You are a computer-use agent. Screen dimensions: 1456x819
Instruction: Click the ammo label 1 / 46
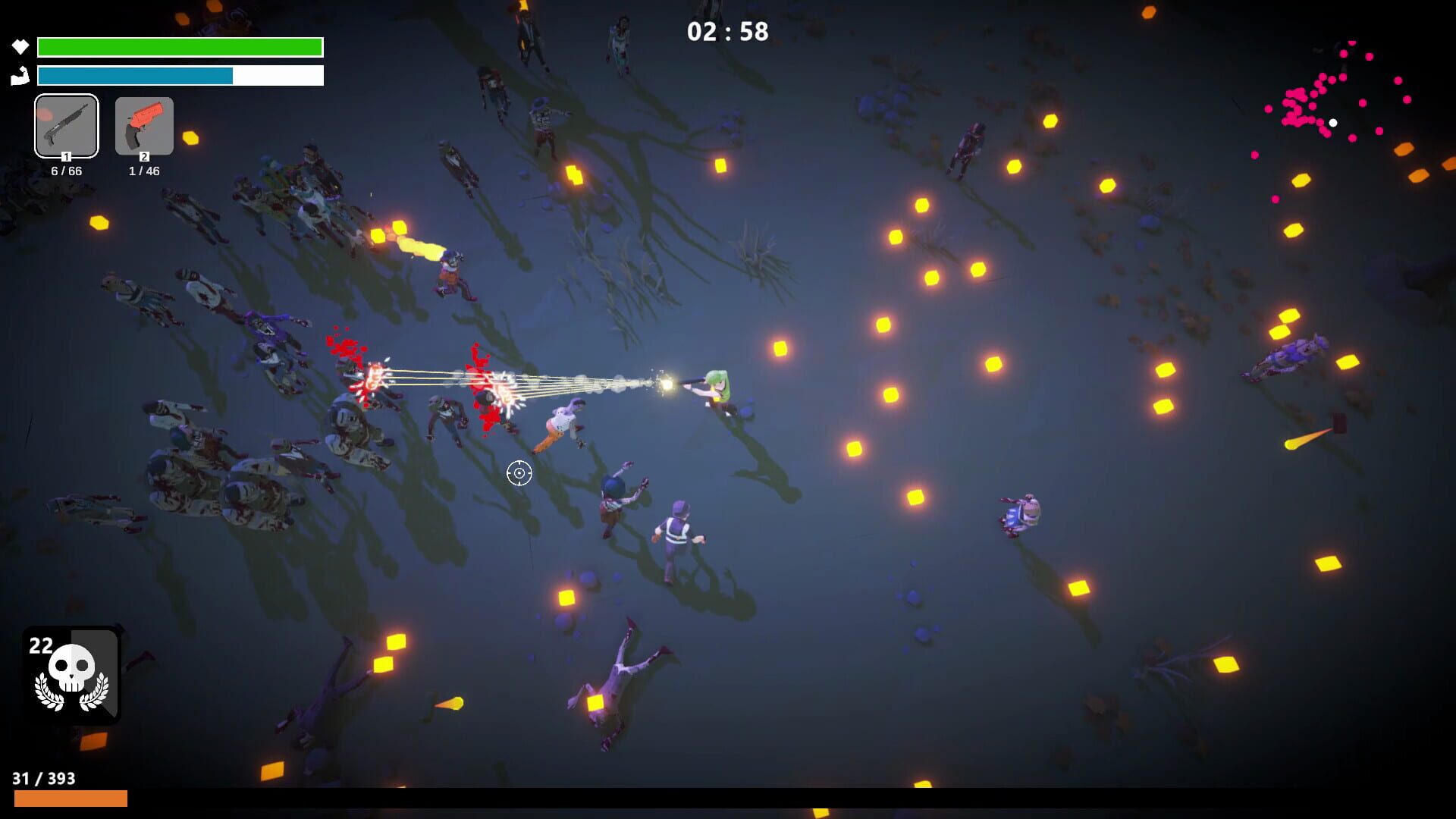click(x=143, y=171)
